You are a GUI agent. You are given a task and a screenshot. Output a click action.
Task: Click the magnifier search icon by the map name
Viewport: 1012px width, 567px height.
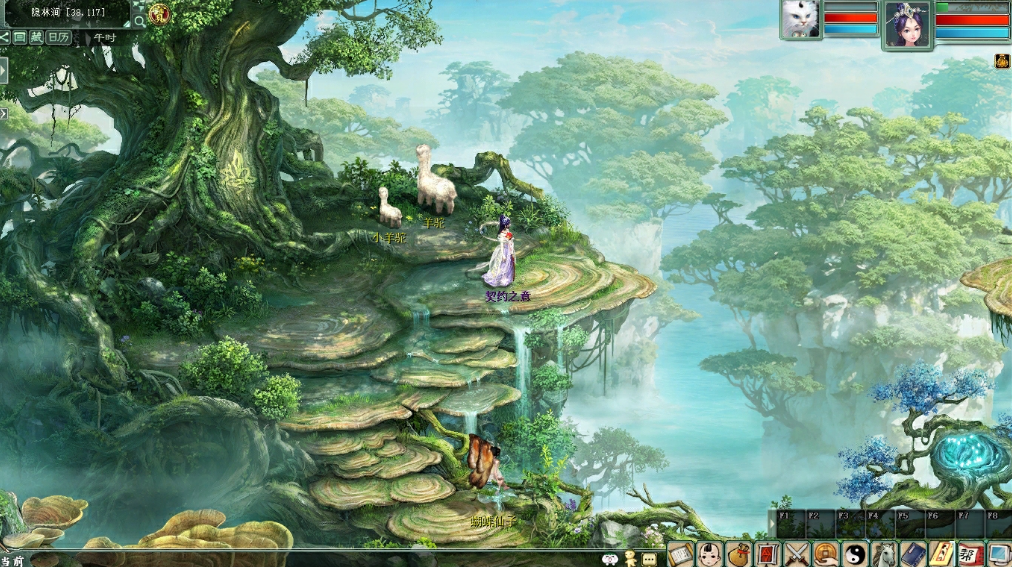point(139,20)
